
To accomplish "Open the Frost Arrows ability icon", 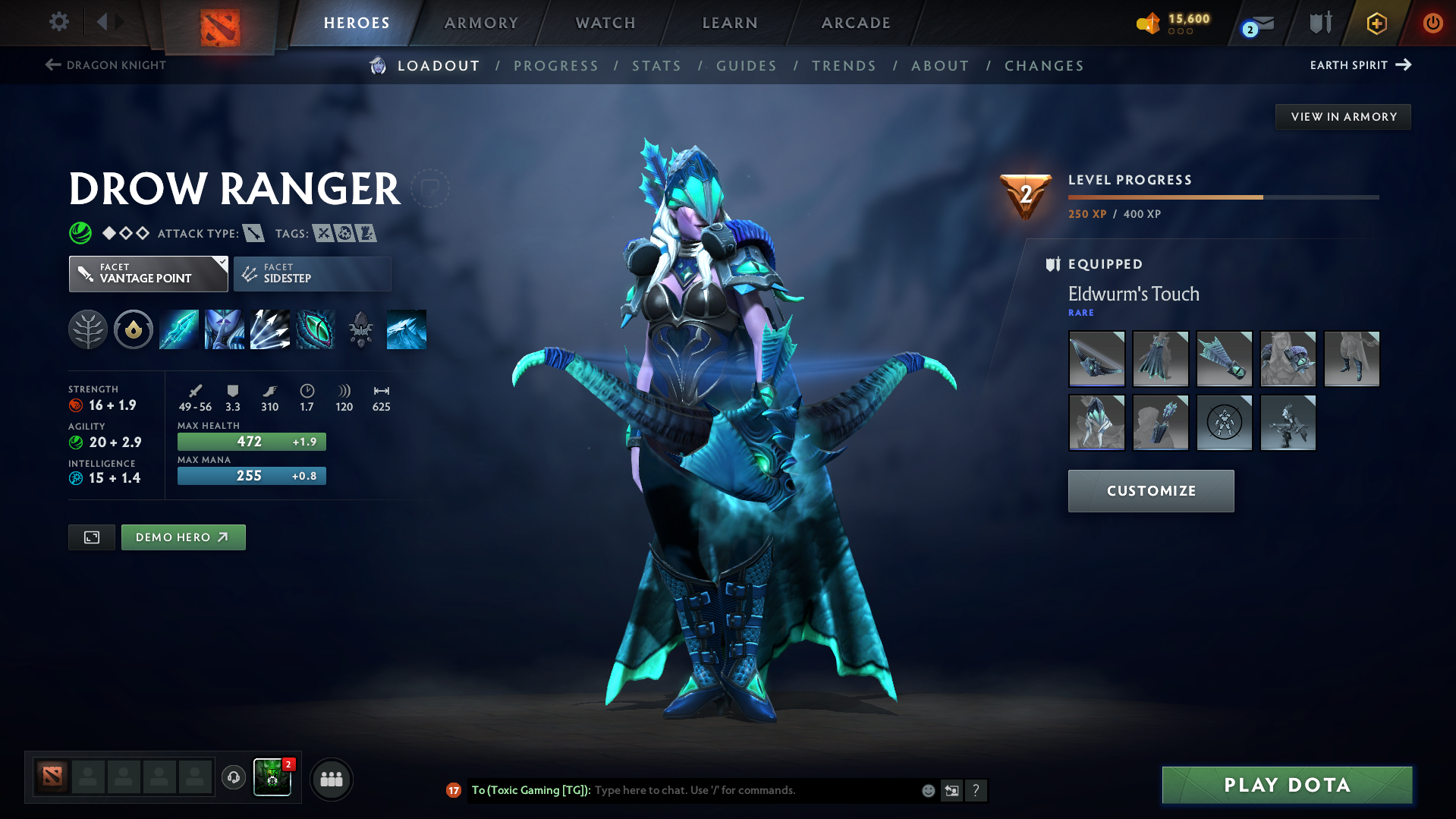I will click(x=178, y=329).
